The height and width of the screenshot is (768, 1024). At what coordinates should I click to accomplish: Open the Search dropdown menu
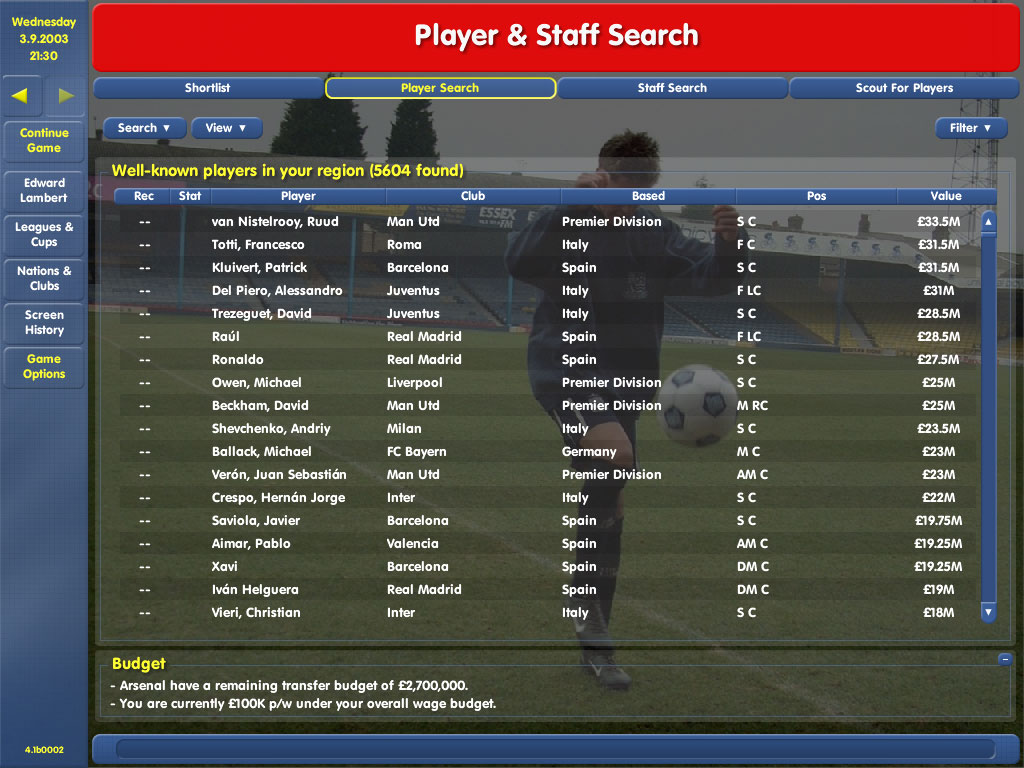click(x=144, y=128)
